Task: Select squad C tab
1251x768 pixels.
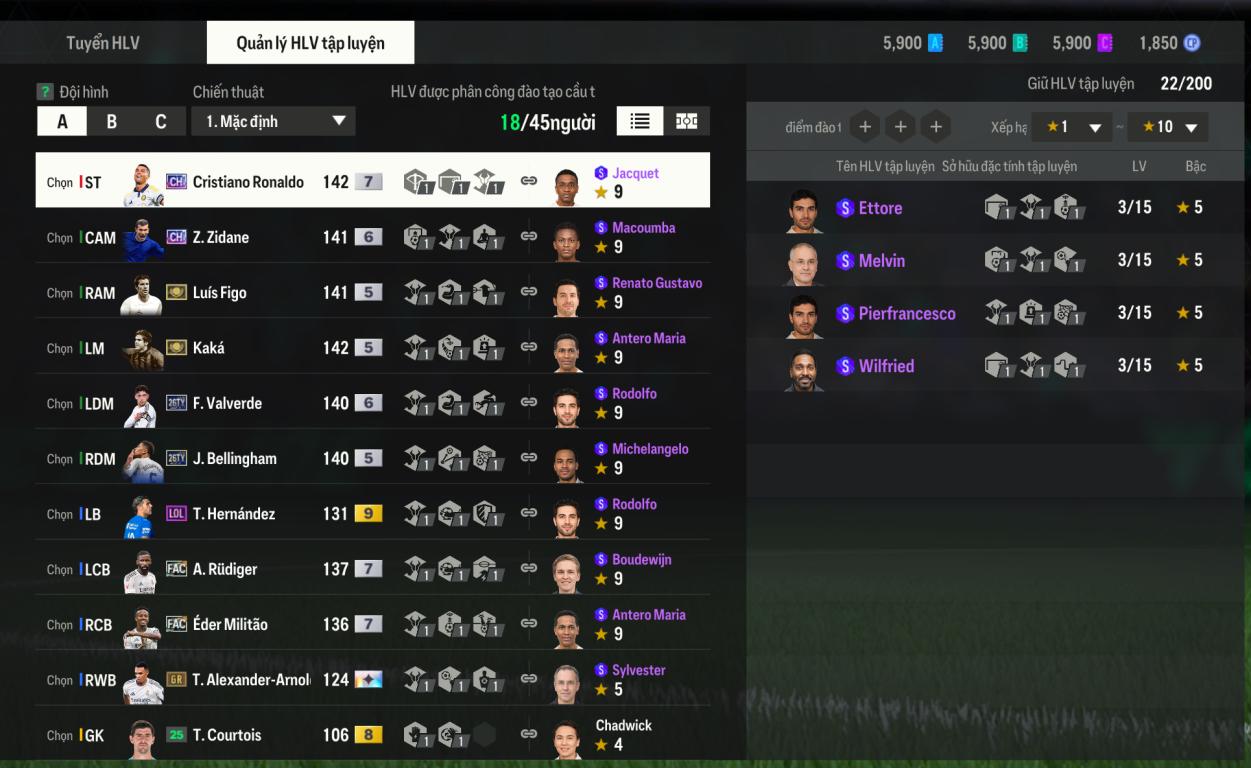Action: pyautogui.click(x=160, y=122)
